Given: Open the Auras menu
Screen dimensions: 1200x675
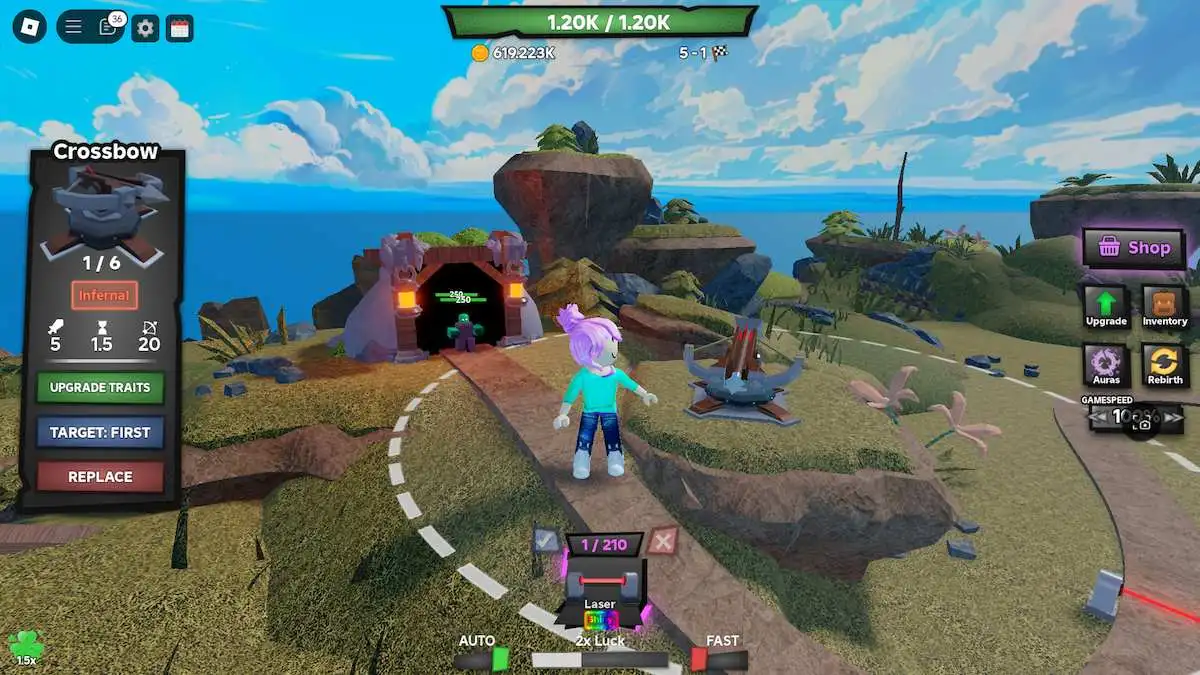Looking at the screenshot, I should pos(1106,365).
